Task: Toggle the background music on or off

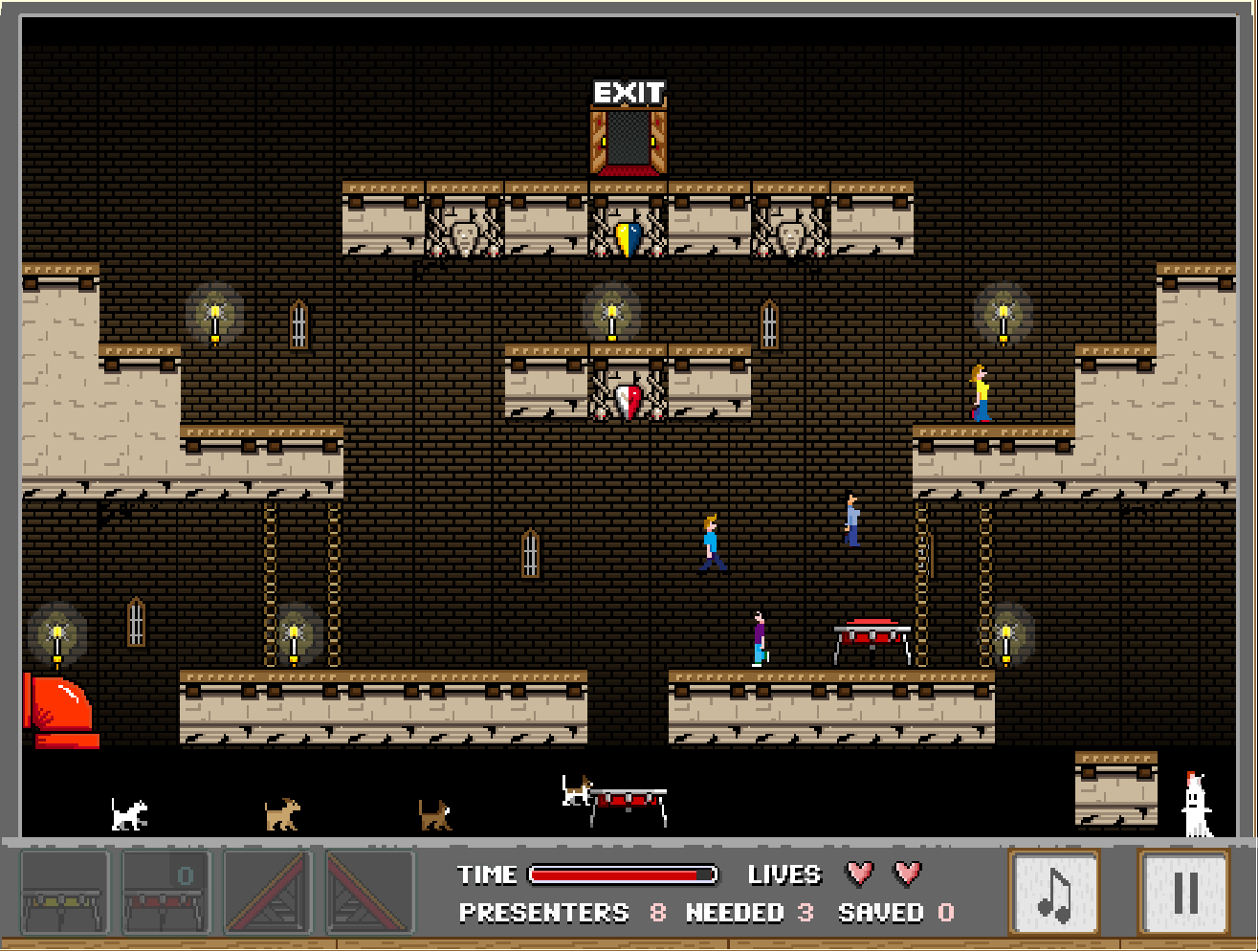Action: (x=1055, y=894)
